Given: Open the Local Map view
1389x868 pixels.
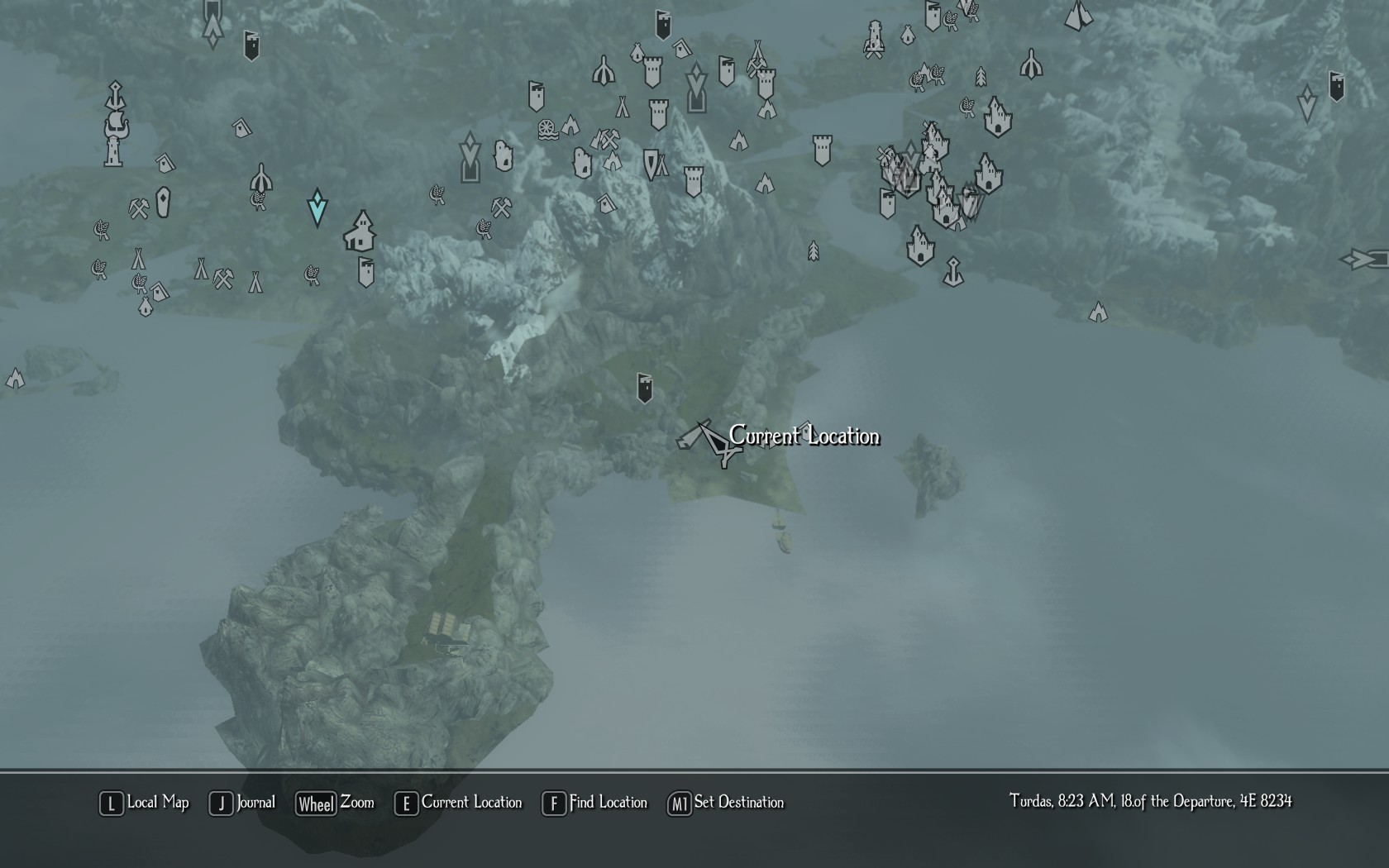Looking at the screenshot, I should pyautogui.click(x=144, y=803).
